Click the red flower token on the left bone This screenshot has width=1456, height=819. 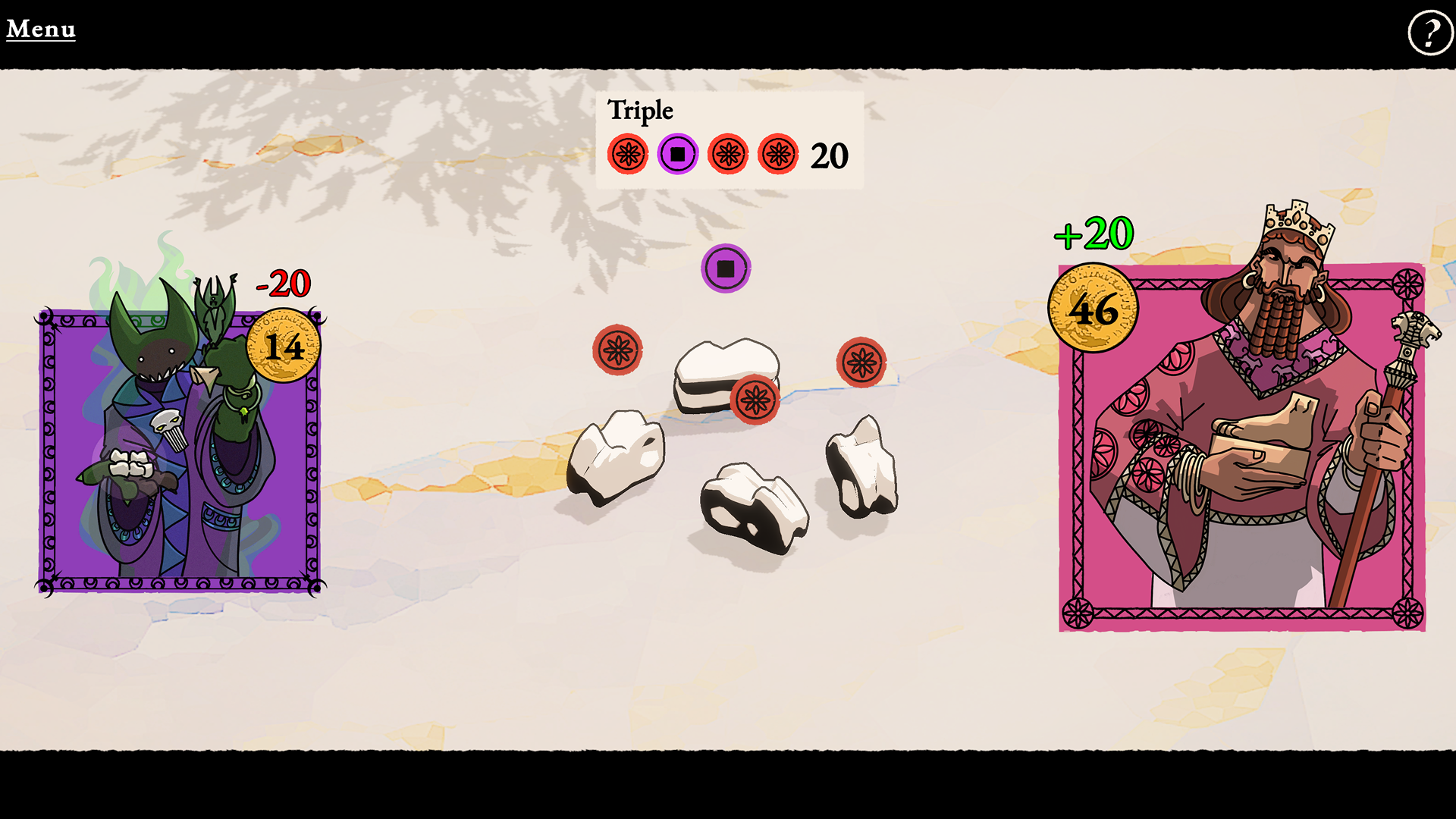pos(618,351)
